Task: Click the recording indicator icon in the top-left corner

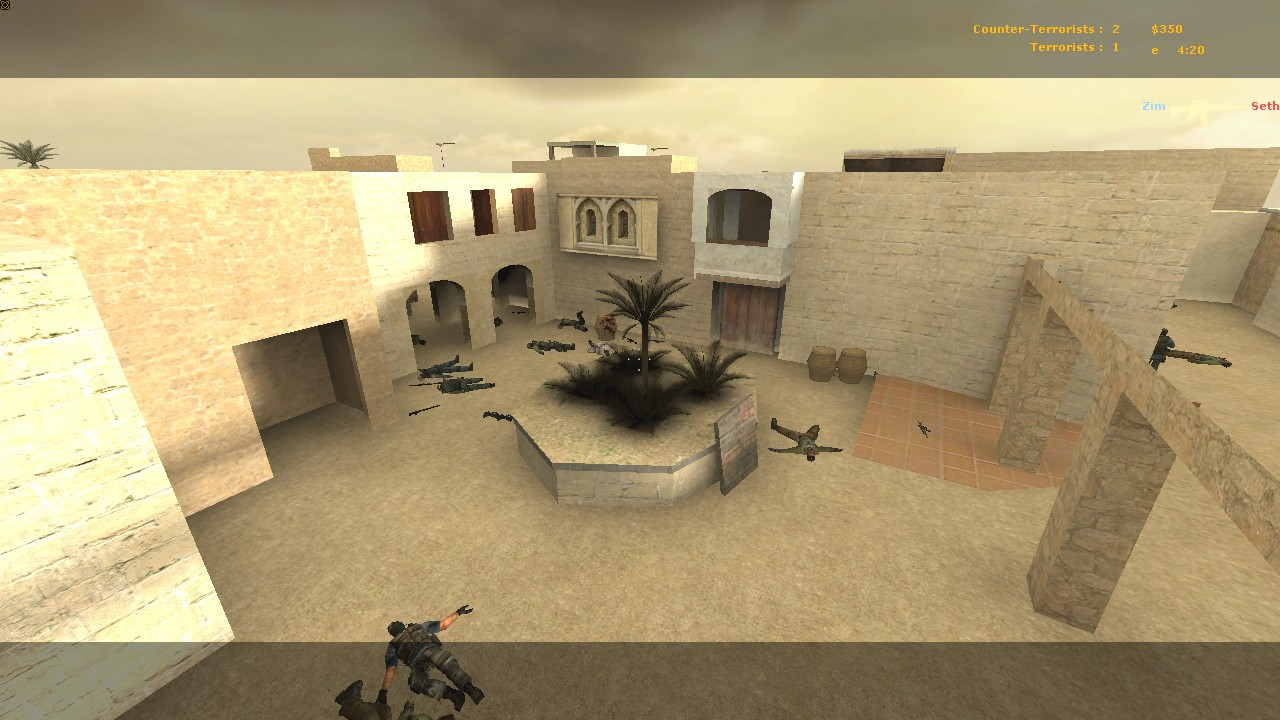Action: (x=6, y=6)
